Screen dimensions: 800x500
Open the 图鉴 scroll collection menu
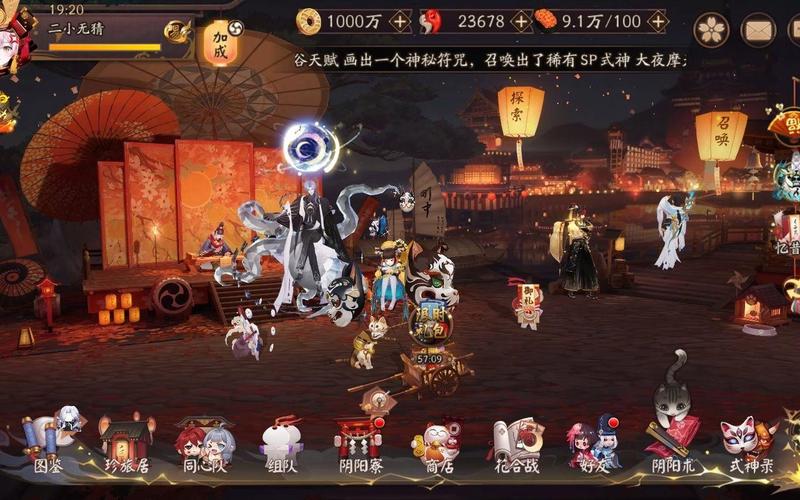pyautogui.click(x=49, y=442)
